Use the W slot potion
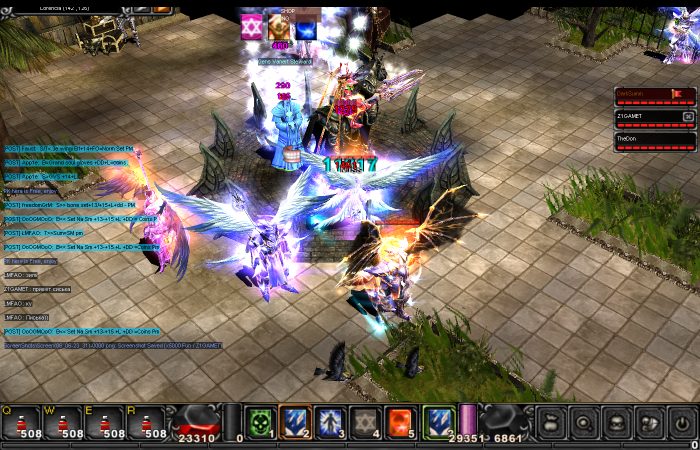The height and width of the screenshot is (450, 700). click(x=62, y=423)
